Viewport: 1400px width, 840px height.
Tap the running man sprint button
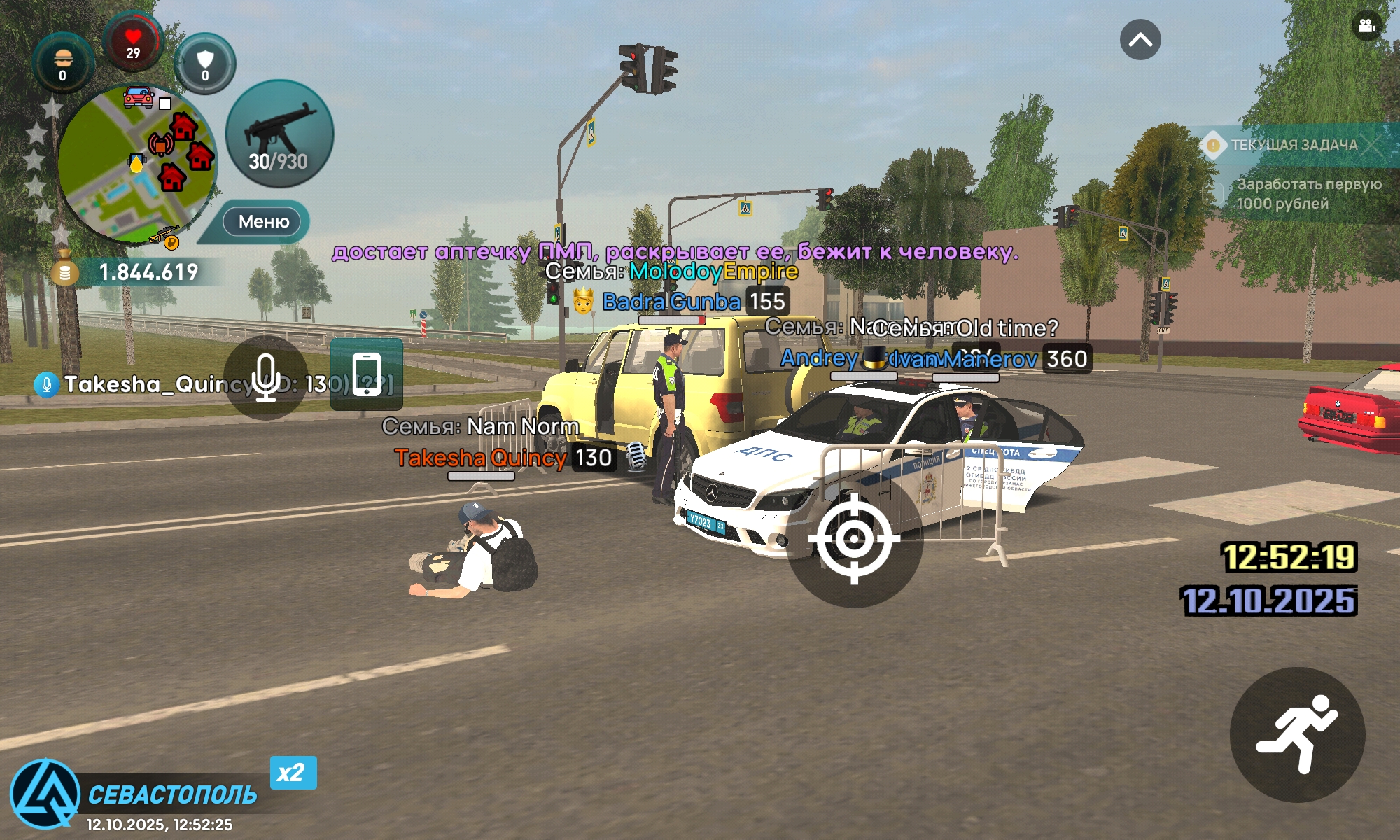[x=1297, y=734]
